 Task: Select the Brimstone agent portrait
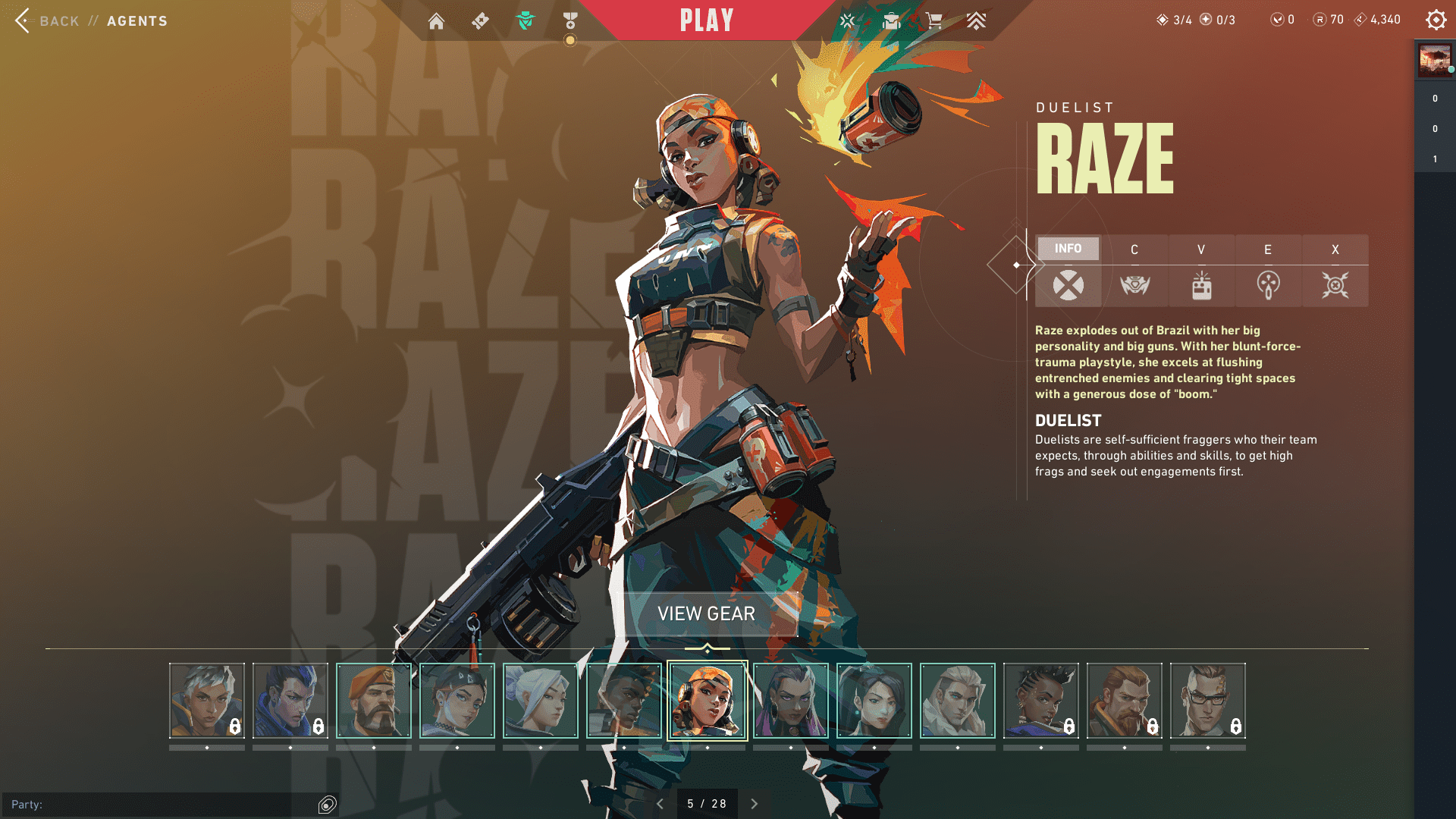(x=374, y=701)
